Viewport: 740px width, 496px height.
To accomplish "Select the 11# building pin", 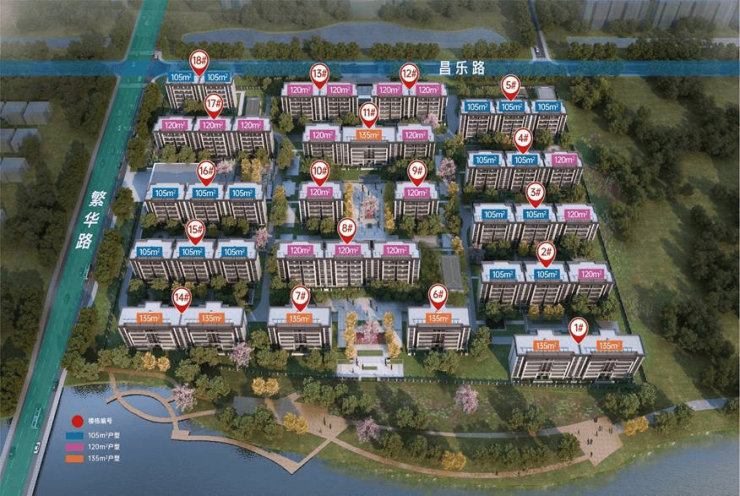I will point(368,112).
